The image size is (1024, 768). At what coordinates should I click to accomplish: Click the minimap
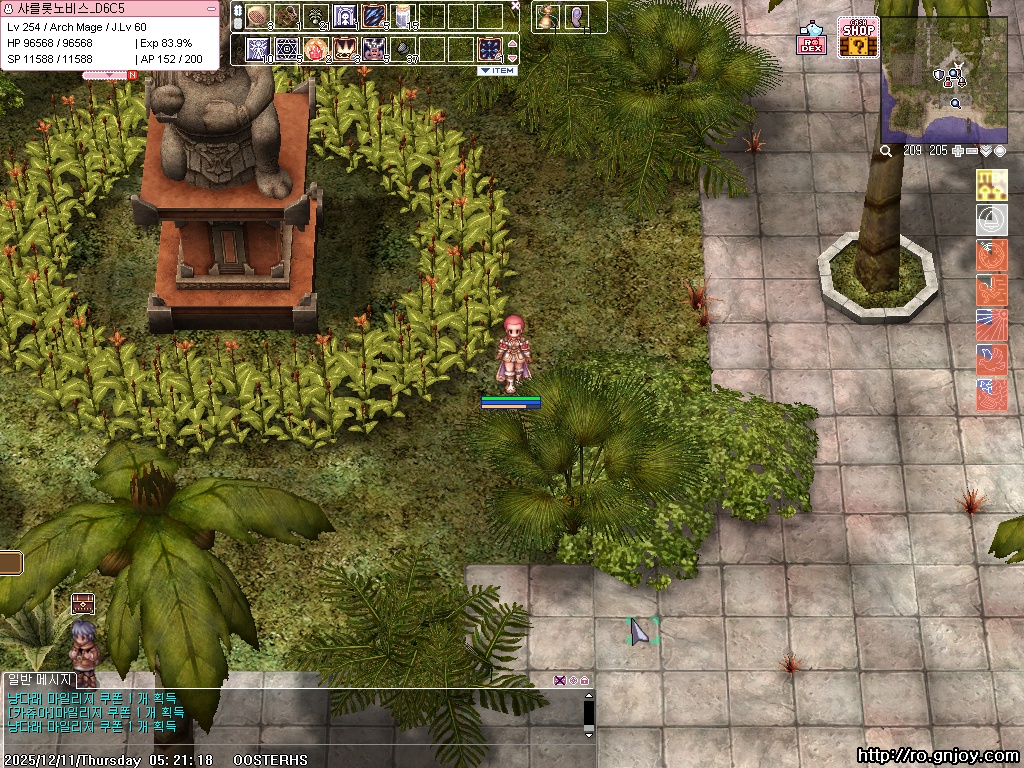click(943, 80)
